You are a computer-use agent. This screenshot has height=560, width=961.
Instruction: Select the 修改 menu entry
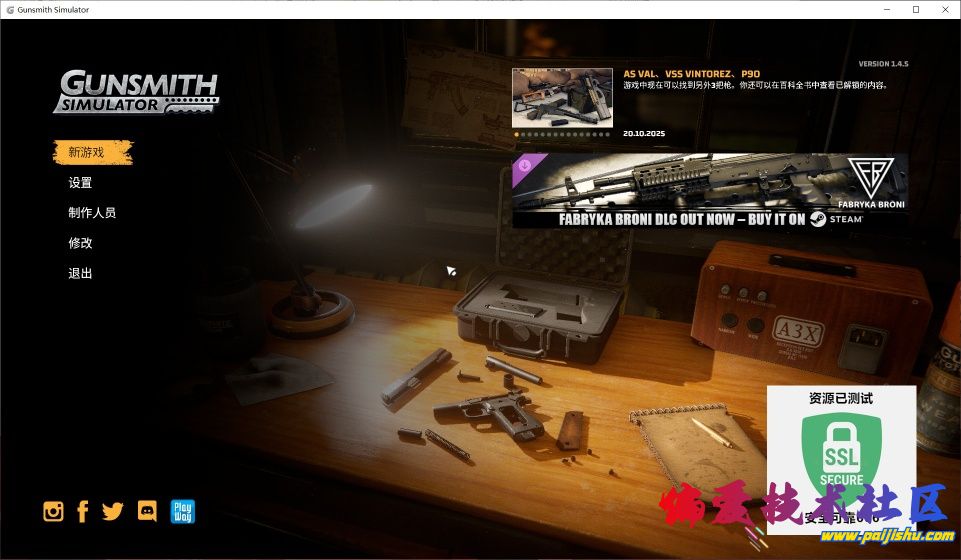(x=80, y=243)
